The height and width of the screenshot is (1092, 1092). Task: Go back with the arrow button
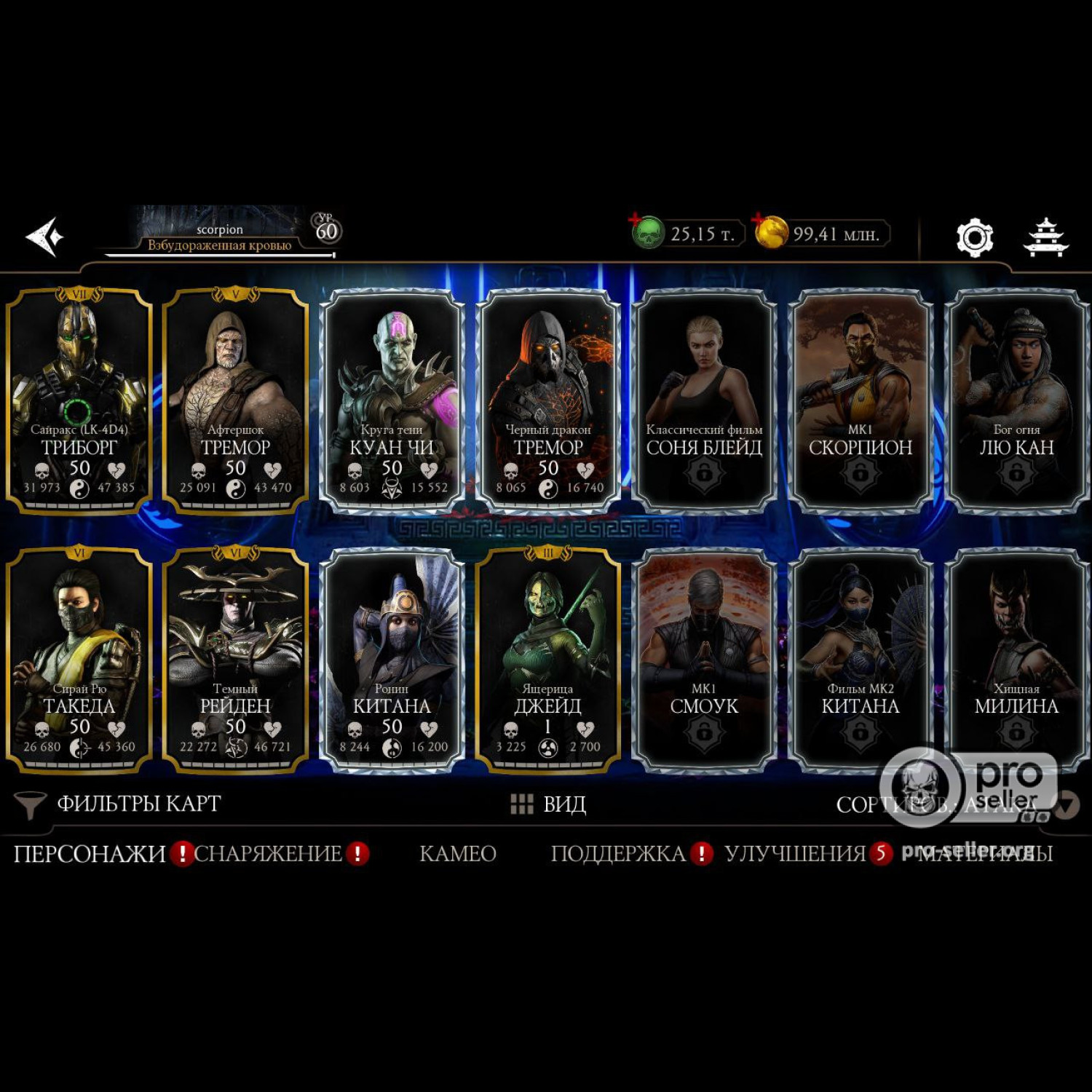[x=45, y=237]
